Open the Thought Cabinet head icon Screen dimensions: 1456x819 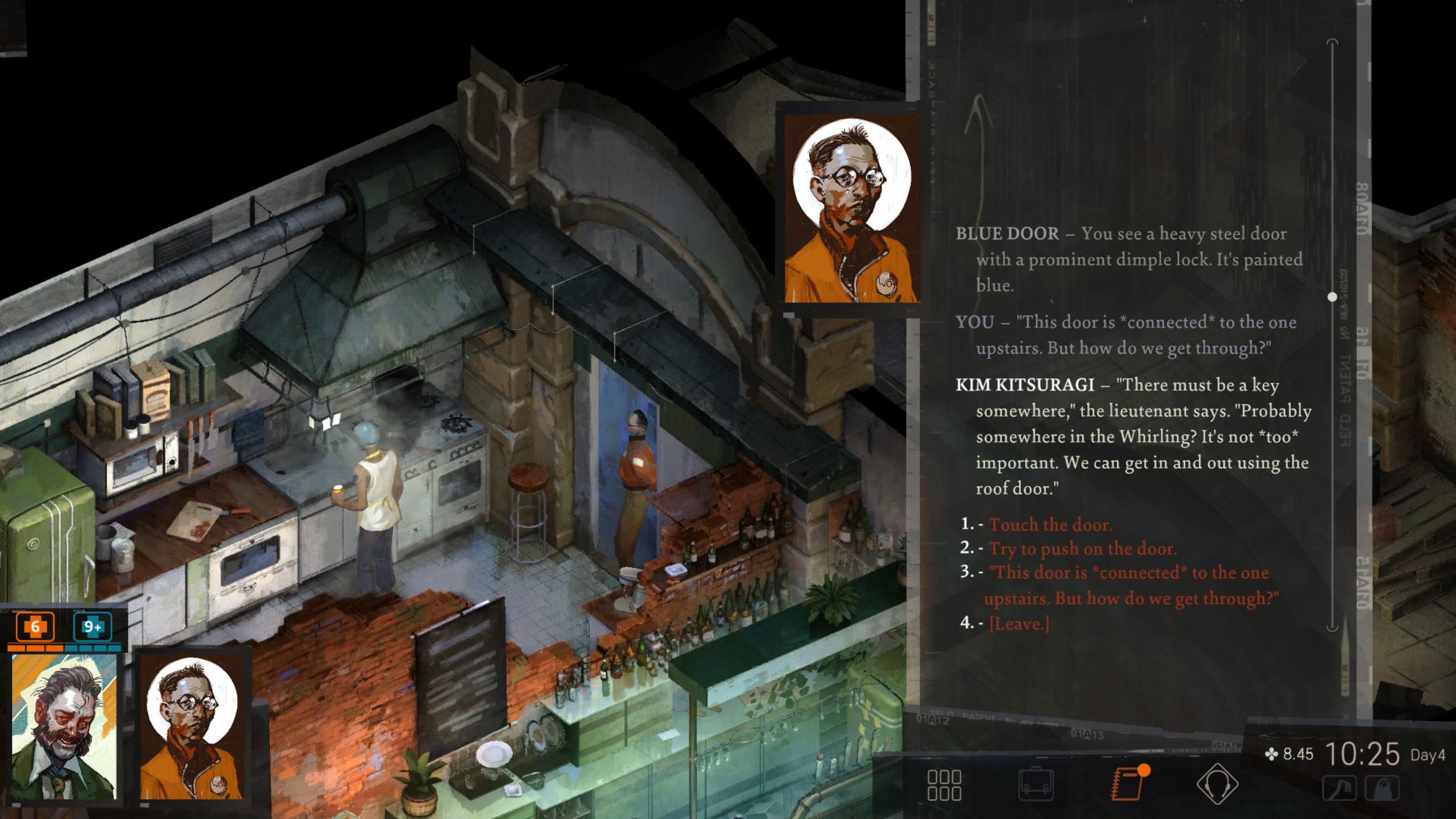[x=1217, y=785]
